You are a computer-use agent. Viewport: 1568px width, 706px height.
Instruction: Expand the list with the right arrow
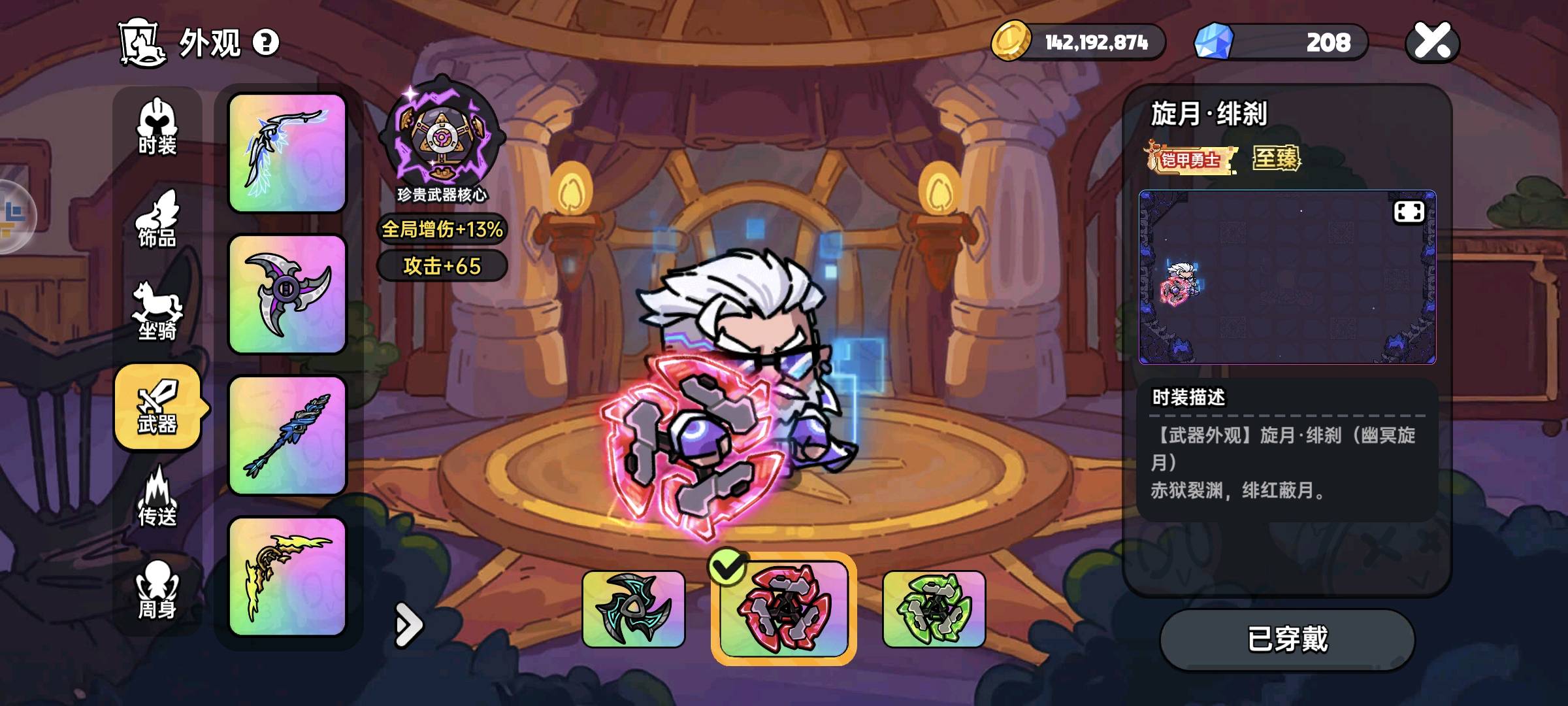[409, 626]
